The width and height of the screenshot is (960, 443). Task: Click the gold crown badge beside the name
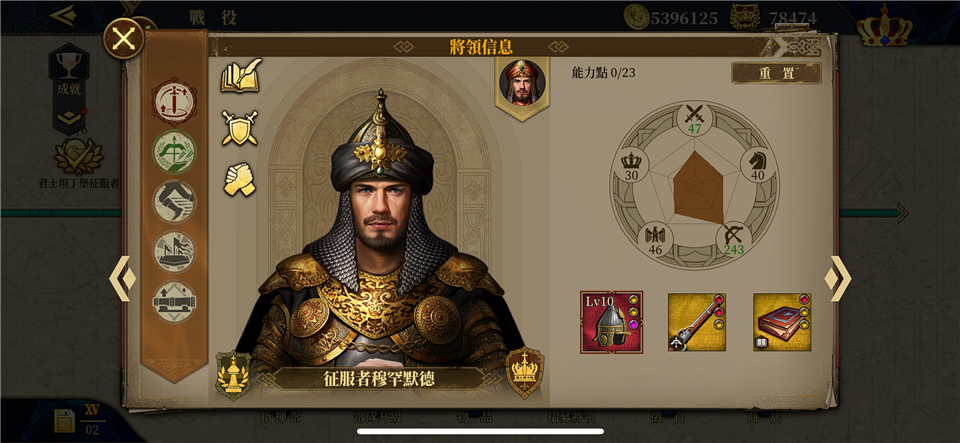(x=524, y=370)
